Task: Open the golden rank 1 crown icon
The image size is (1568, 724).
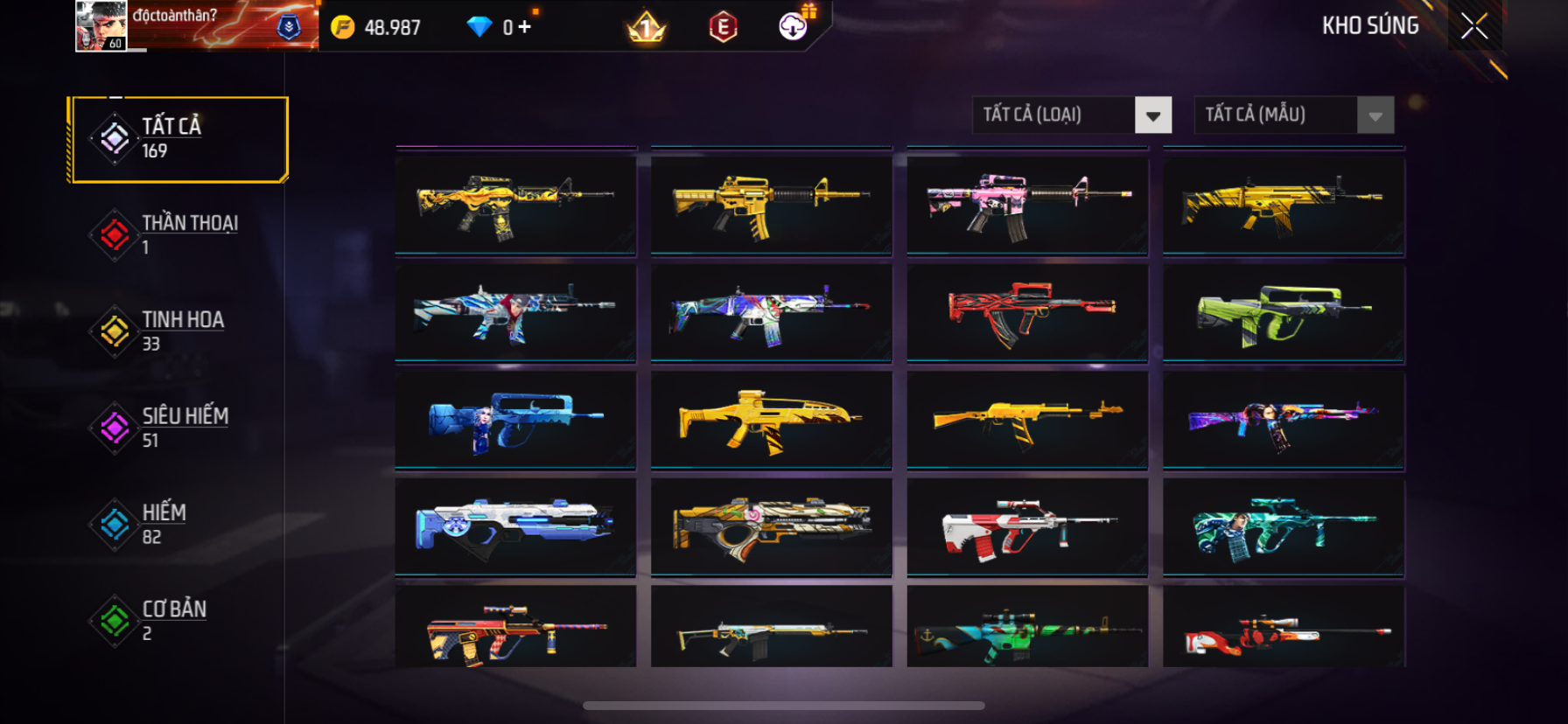Action: coord(647,28)
